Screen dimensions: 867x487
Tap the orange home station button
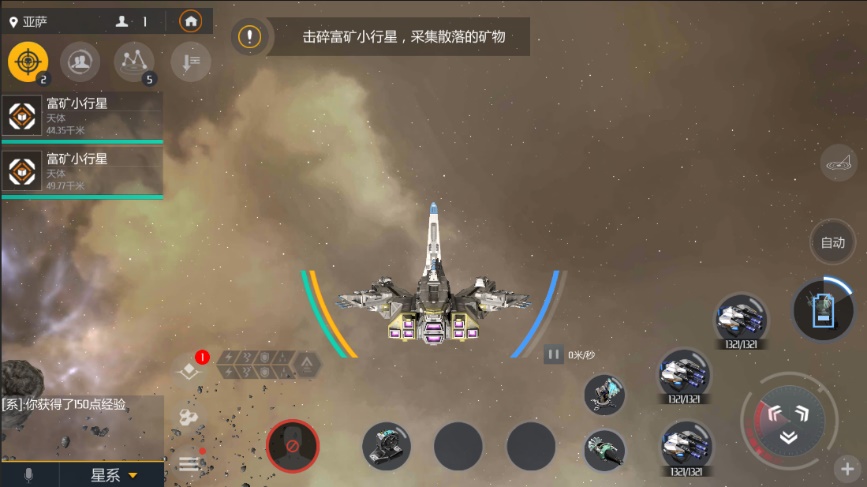coord(190,21)
